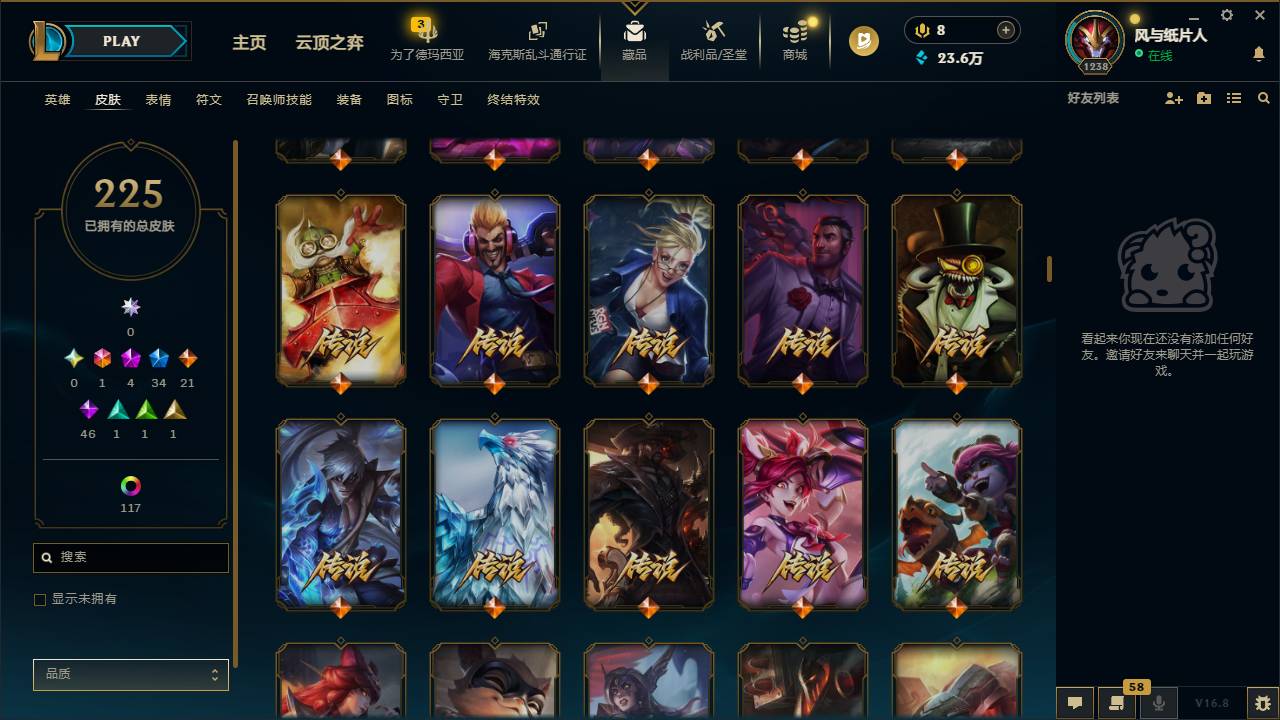Open the 为了德玛西亚 event page

pyautogui.click(x=428, y=44)
